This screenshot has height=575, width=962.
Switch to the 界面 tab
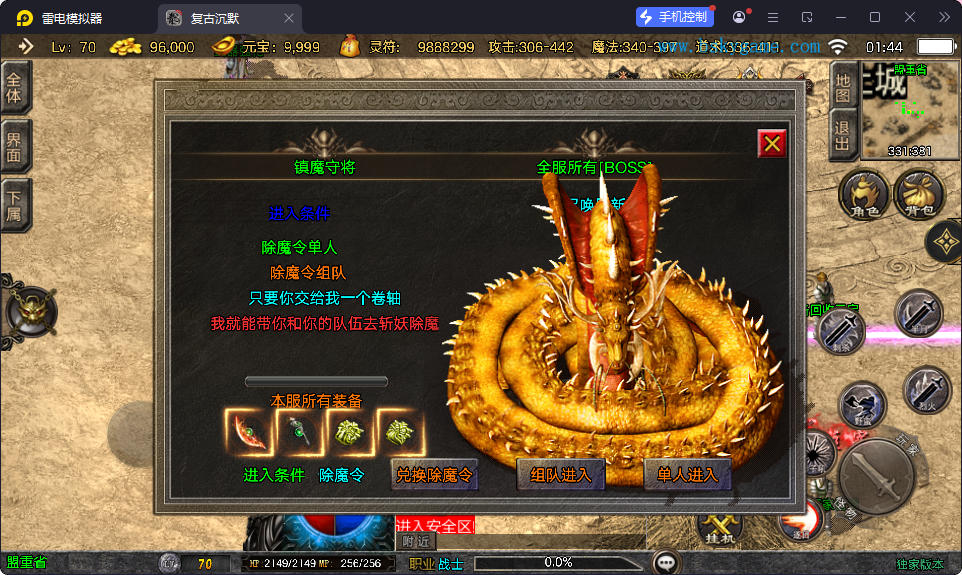click(15, 147)
